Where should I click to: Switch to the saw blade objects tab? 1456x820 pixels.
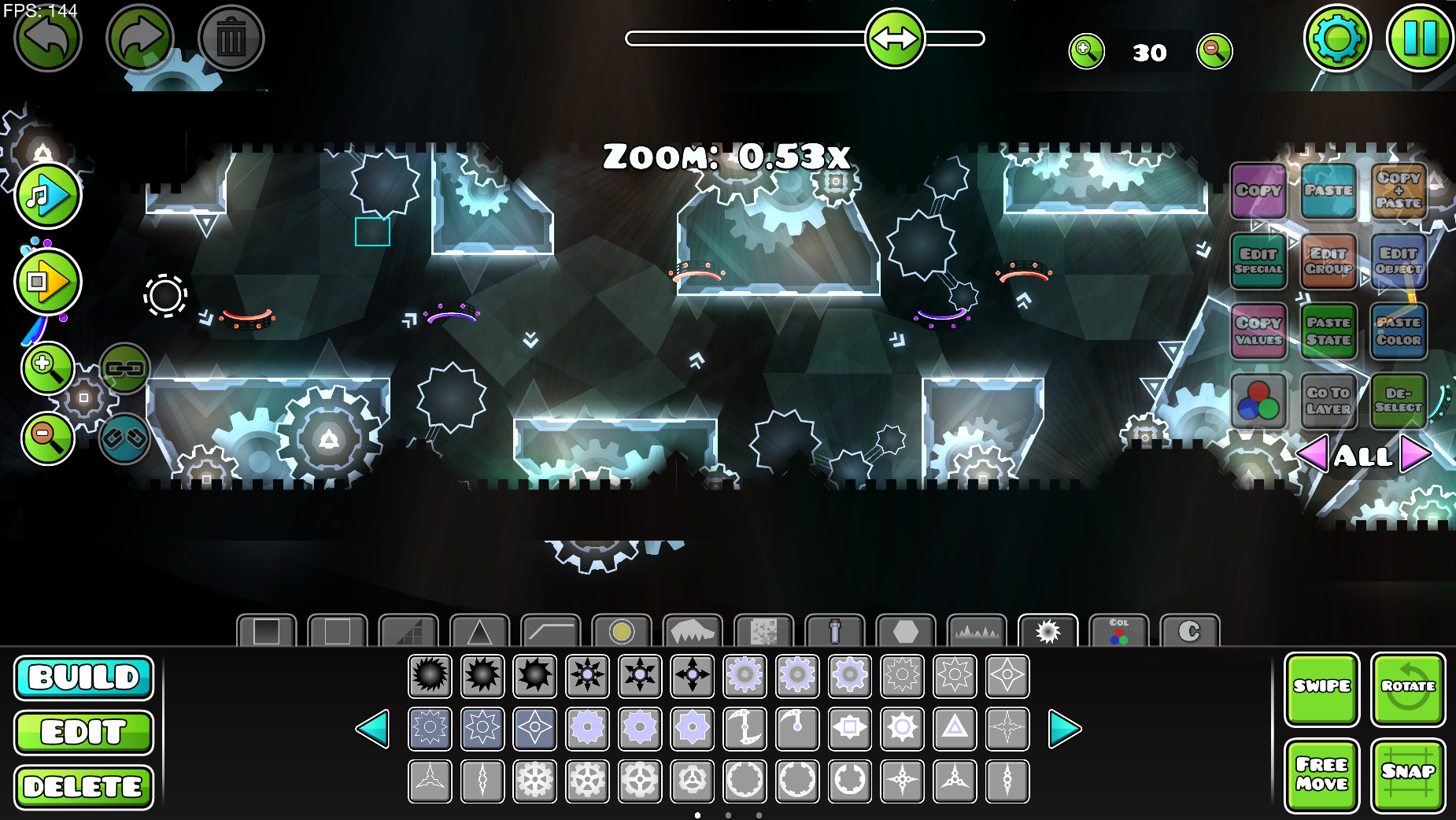1049,630
